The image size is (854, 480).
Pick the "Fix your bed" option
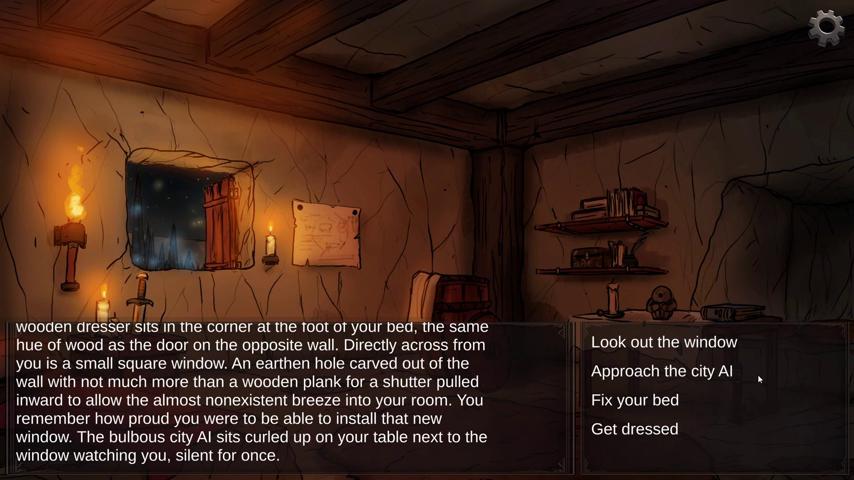635,400
